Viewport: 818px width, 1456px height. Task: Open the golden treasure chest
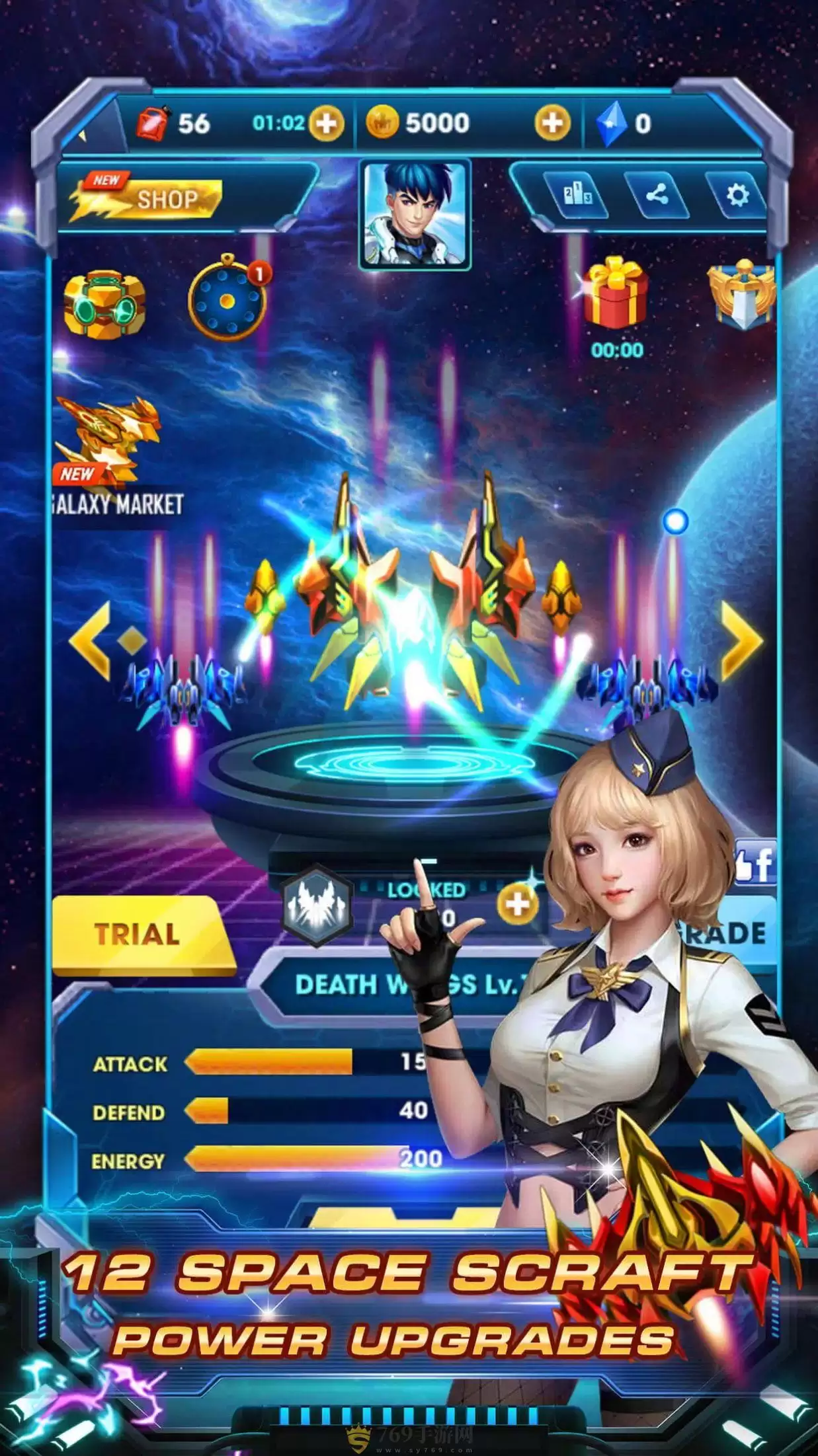(104, 304)
